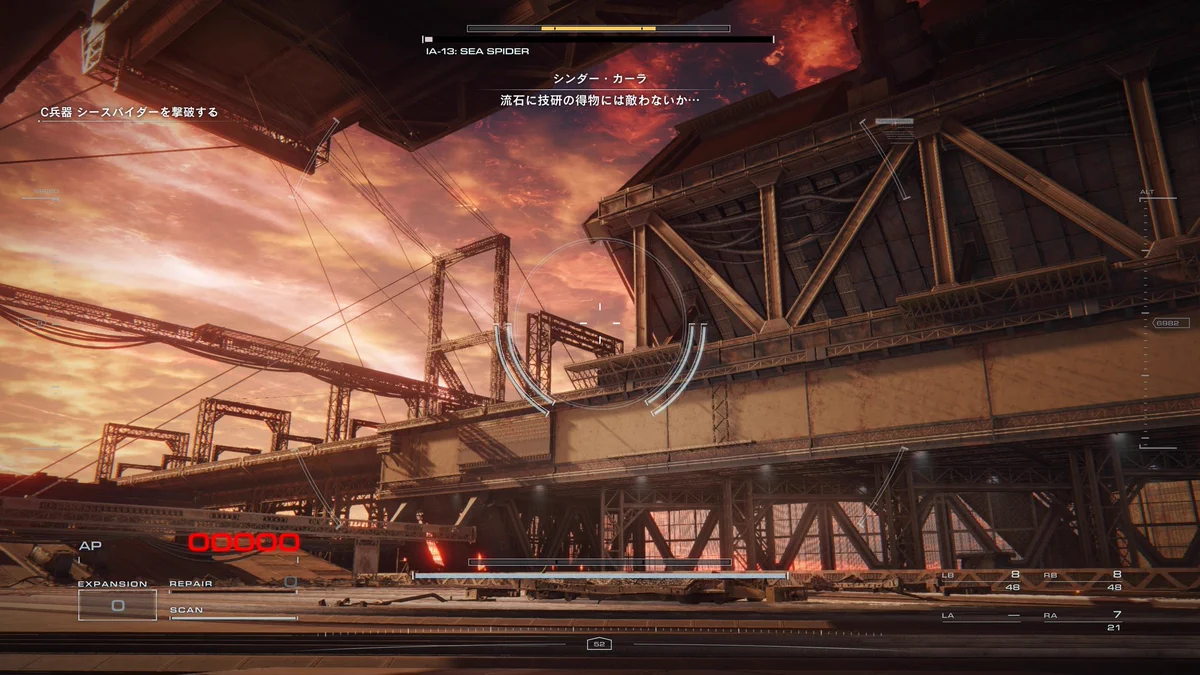1200x675 pixels.
Task: Select the Sea Spider objective tracker text
Action: click(129, 113)
